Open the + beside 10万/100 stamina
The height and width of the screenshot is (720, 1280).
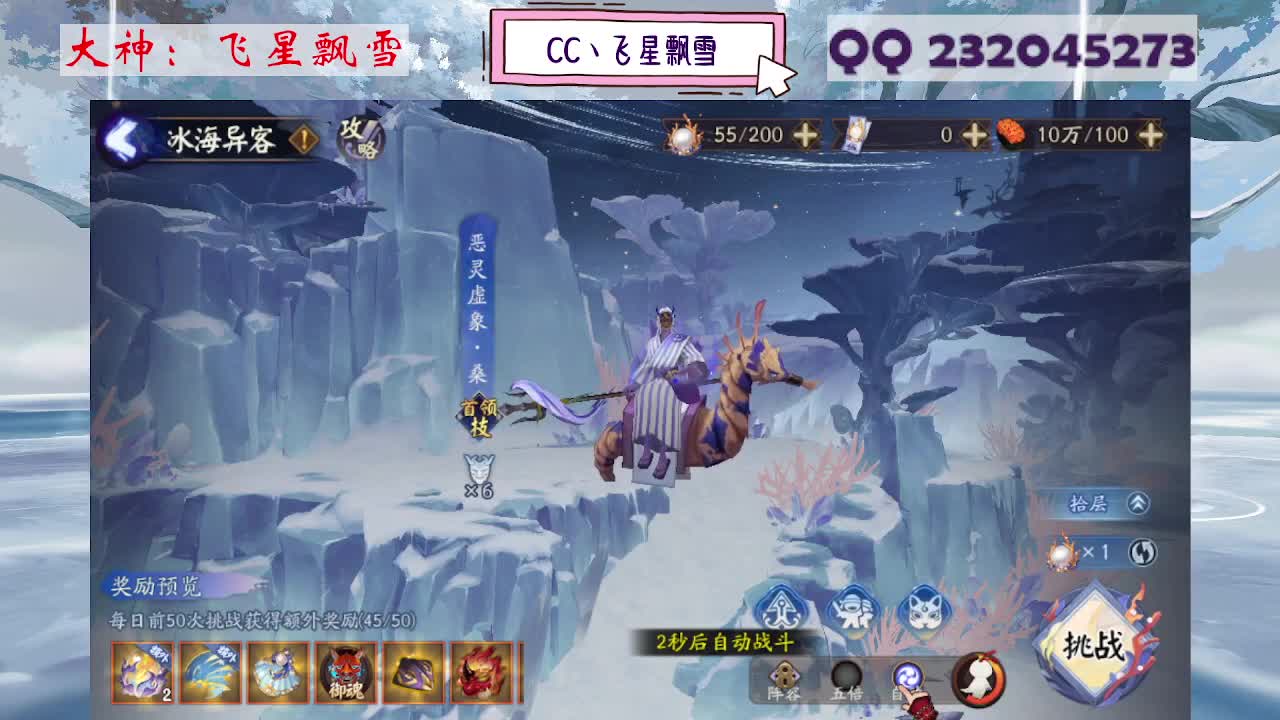click(1150, 134)
